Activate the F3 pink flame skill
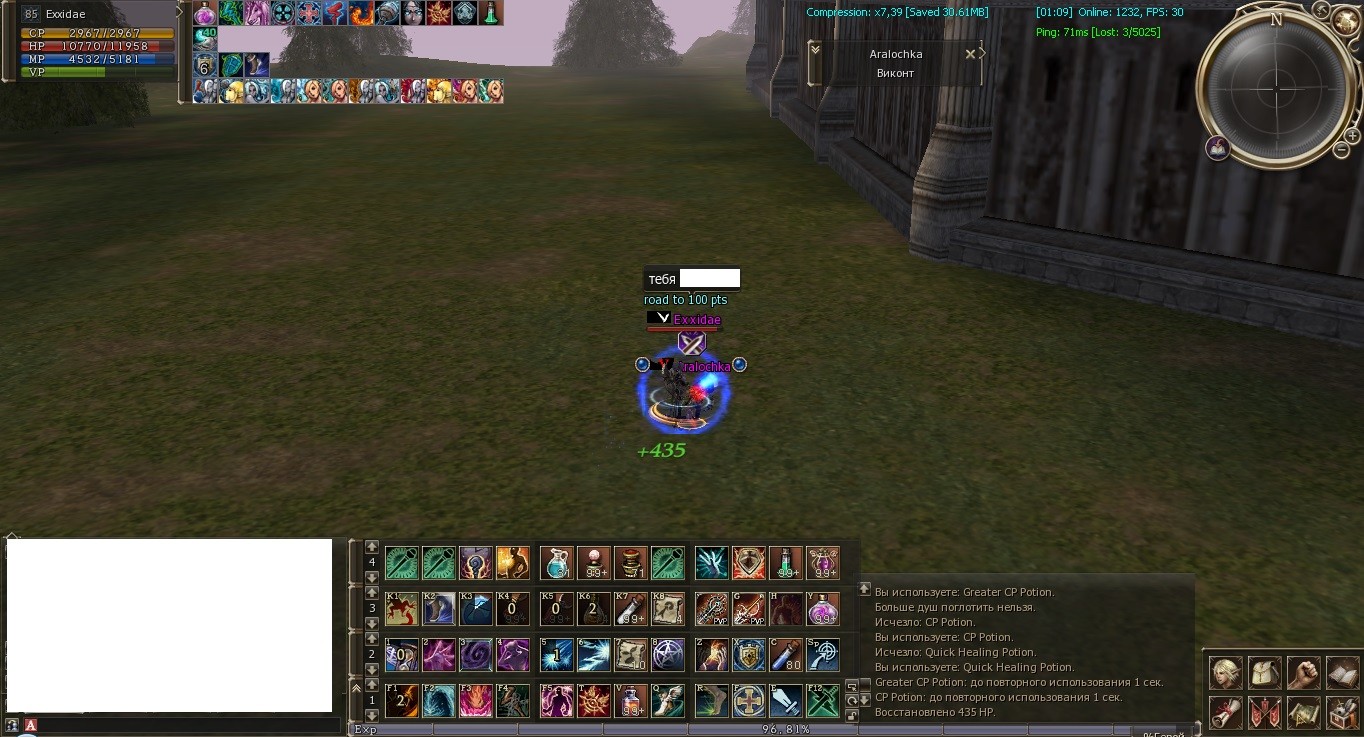 click(x=475, y=701)
